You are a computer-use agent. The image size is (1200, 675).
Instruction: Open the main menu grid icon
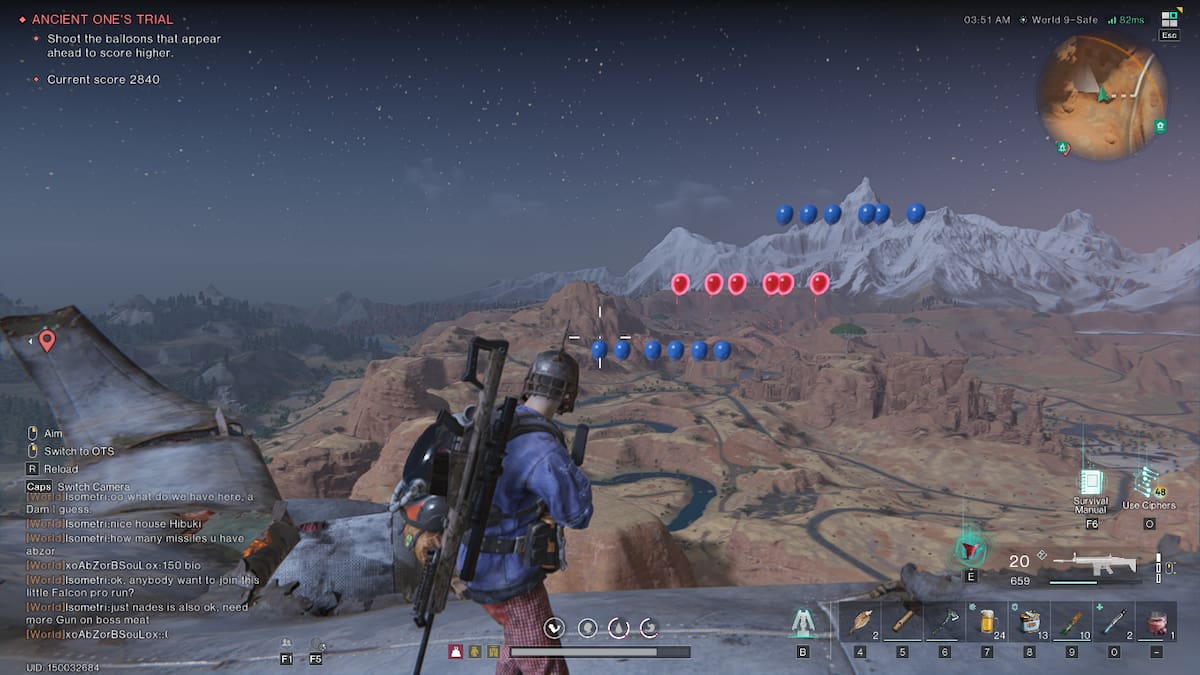pos(1168,19)
